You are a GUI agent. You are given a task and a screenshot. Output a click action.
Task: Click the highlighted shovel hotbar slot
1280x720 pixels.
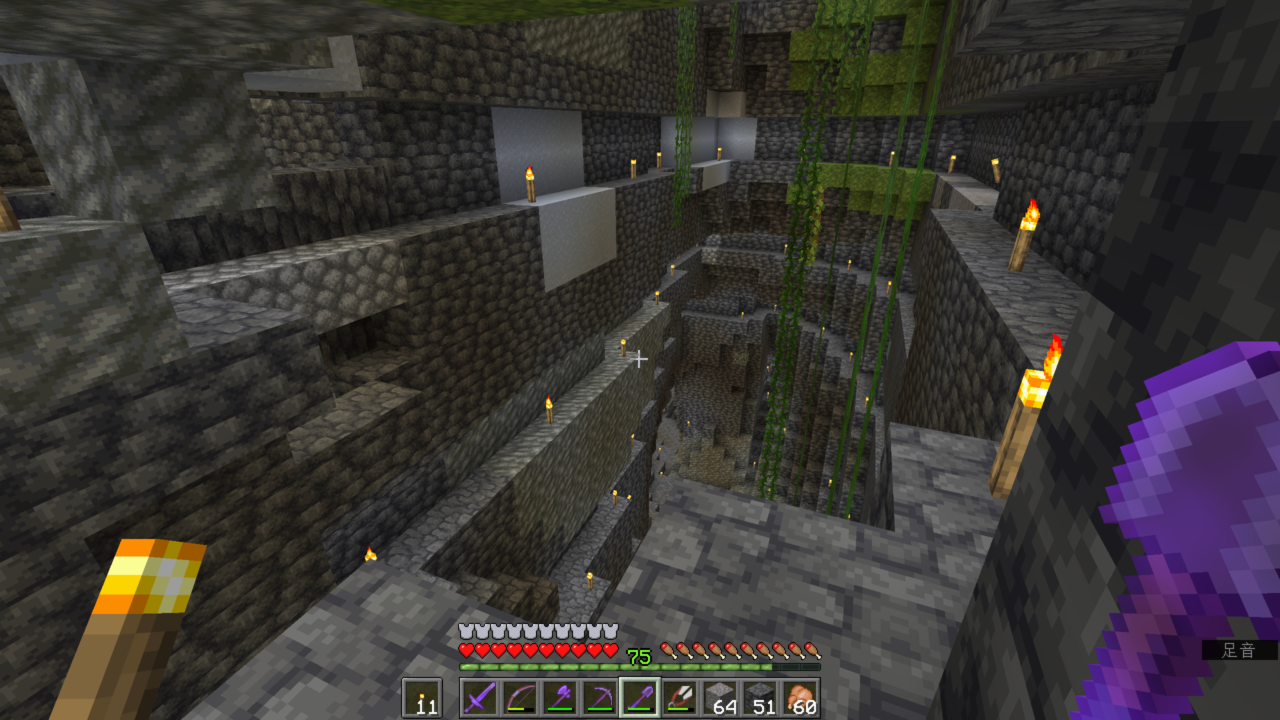639,697
